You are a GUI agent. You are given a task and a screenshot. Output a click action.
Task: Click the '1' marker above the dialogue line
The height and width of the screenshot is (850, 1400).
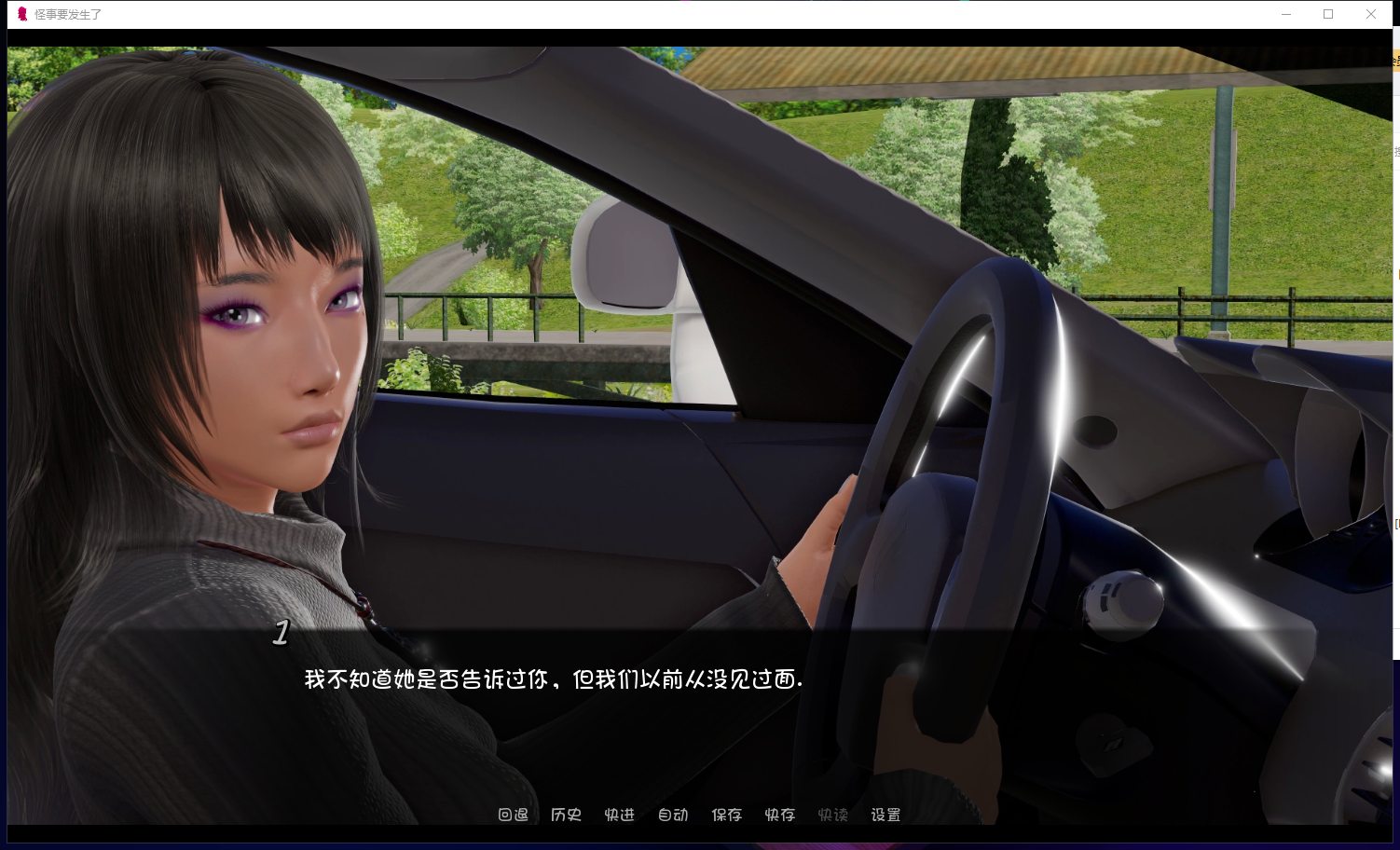(281, 633)
